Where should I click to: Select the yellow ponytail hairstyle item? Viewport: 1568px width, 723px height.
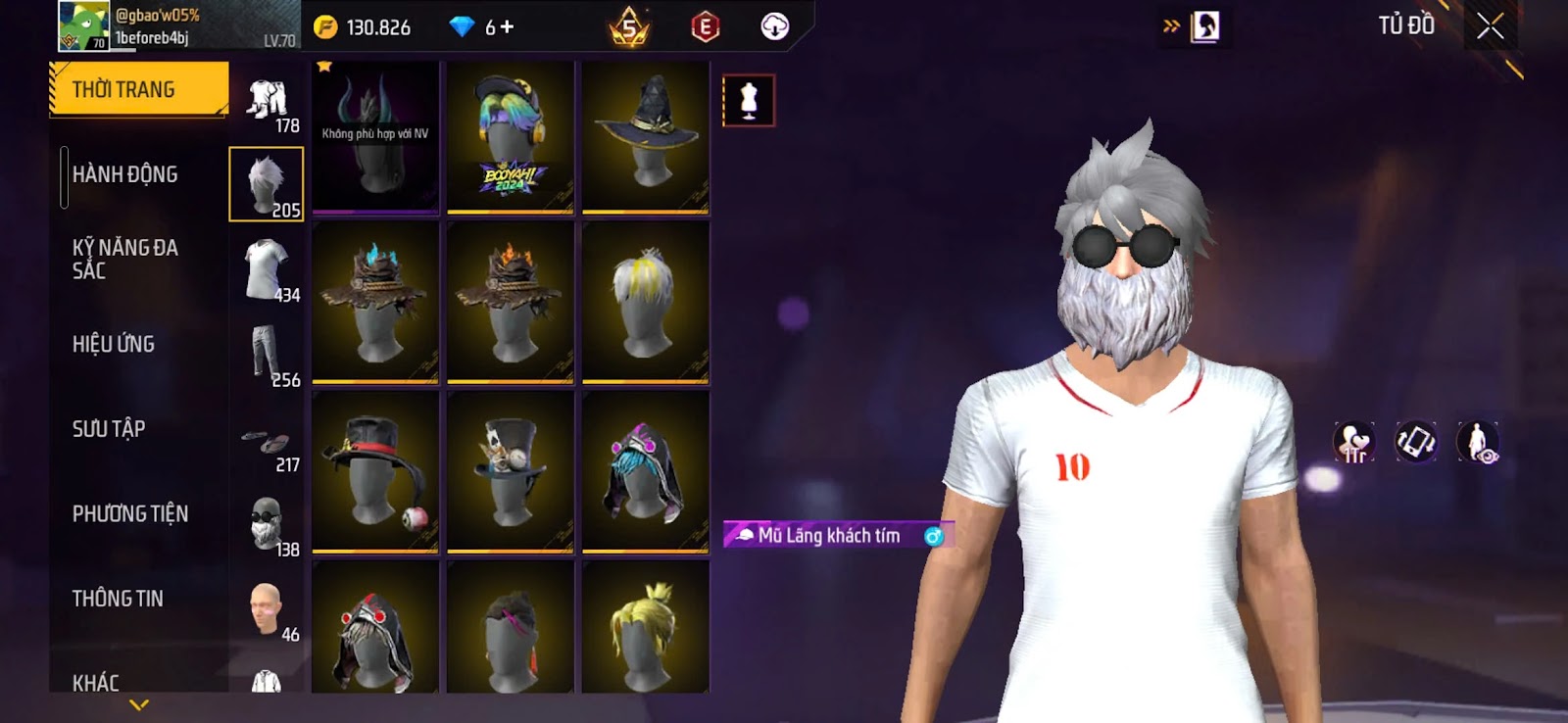click(x=645, y=629)
